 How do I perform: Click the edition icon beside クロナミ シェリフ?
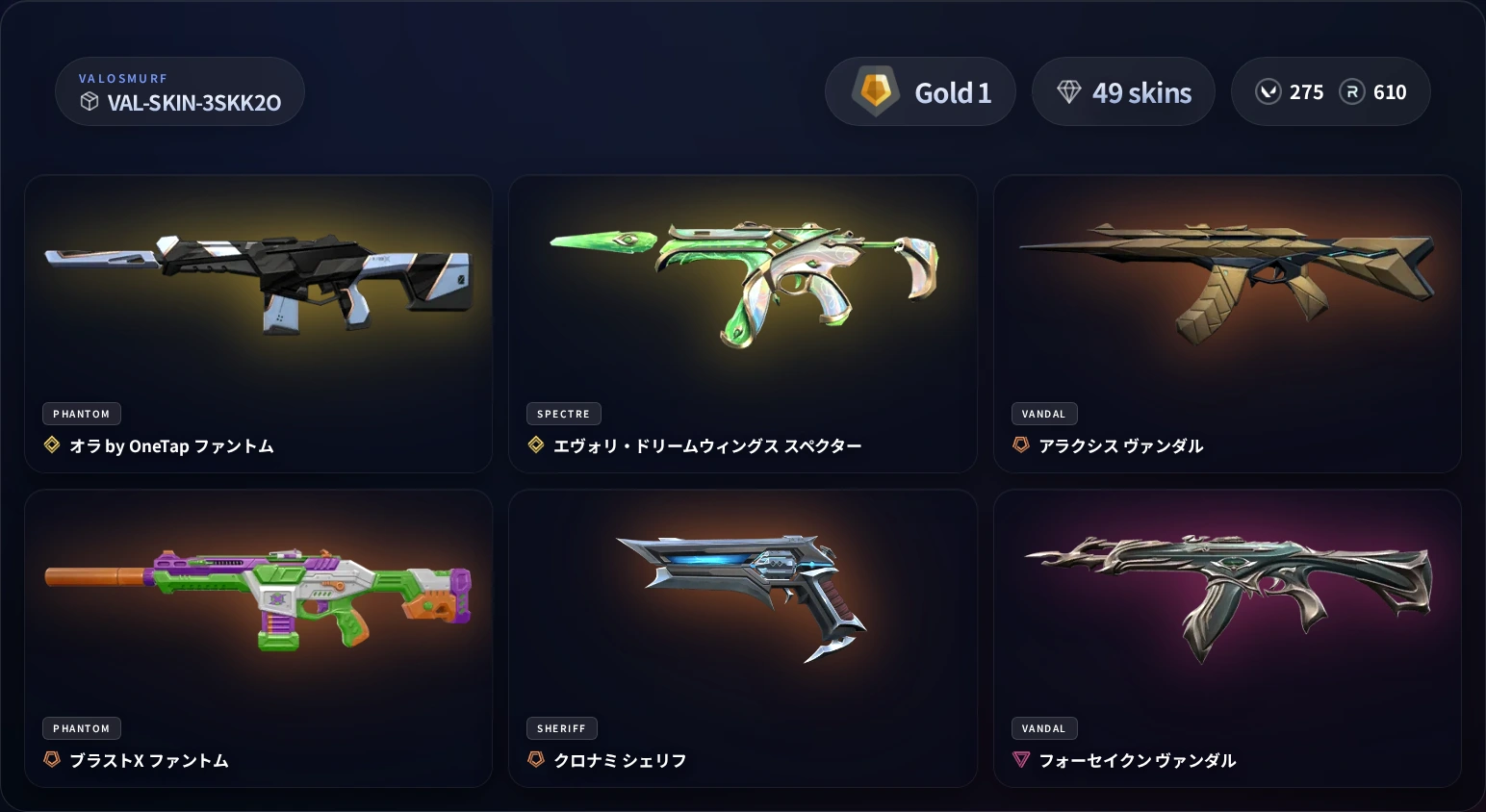[x=535, y=759]
